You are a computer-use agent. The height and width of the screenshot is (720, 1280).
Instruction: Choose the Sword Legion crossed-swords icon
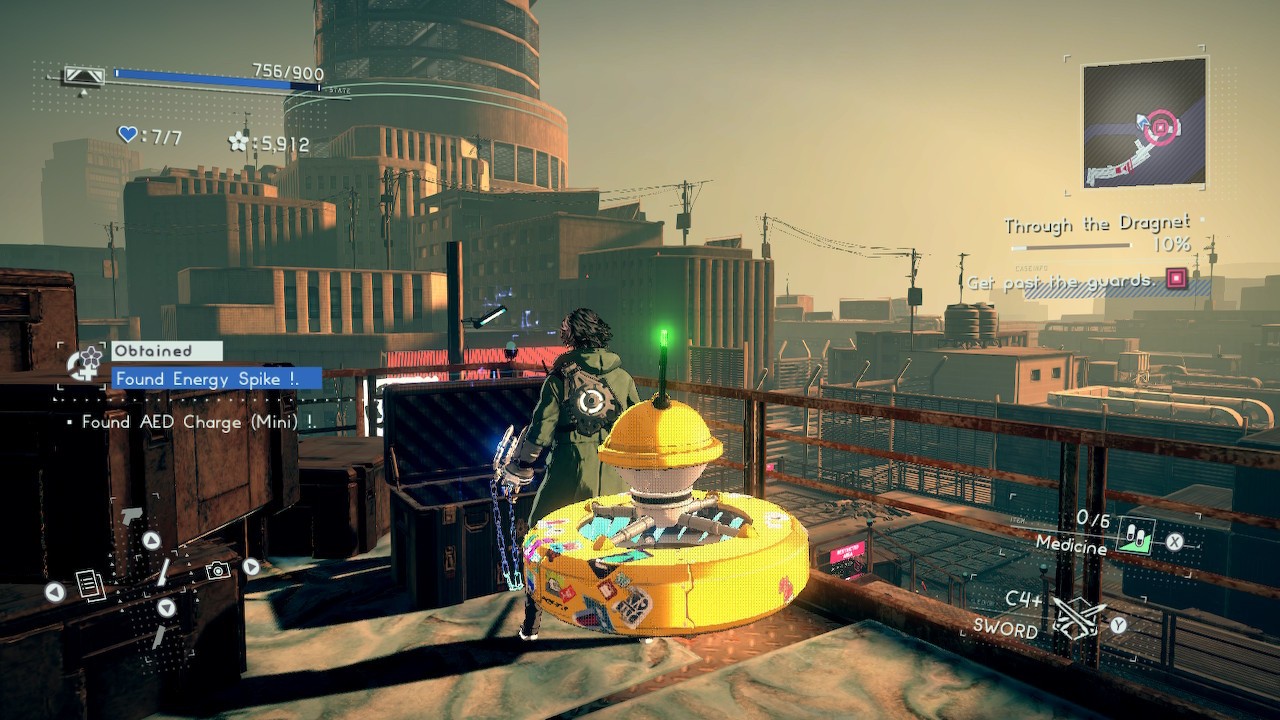[x=1079, y=617]
